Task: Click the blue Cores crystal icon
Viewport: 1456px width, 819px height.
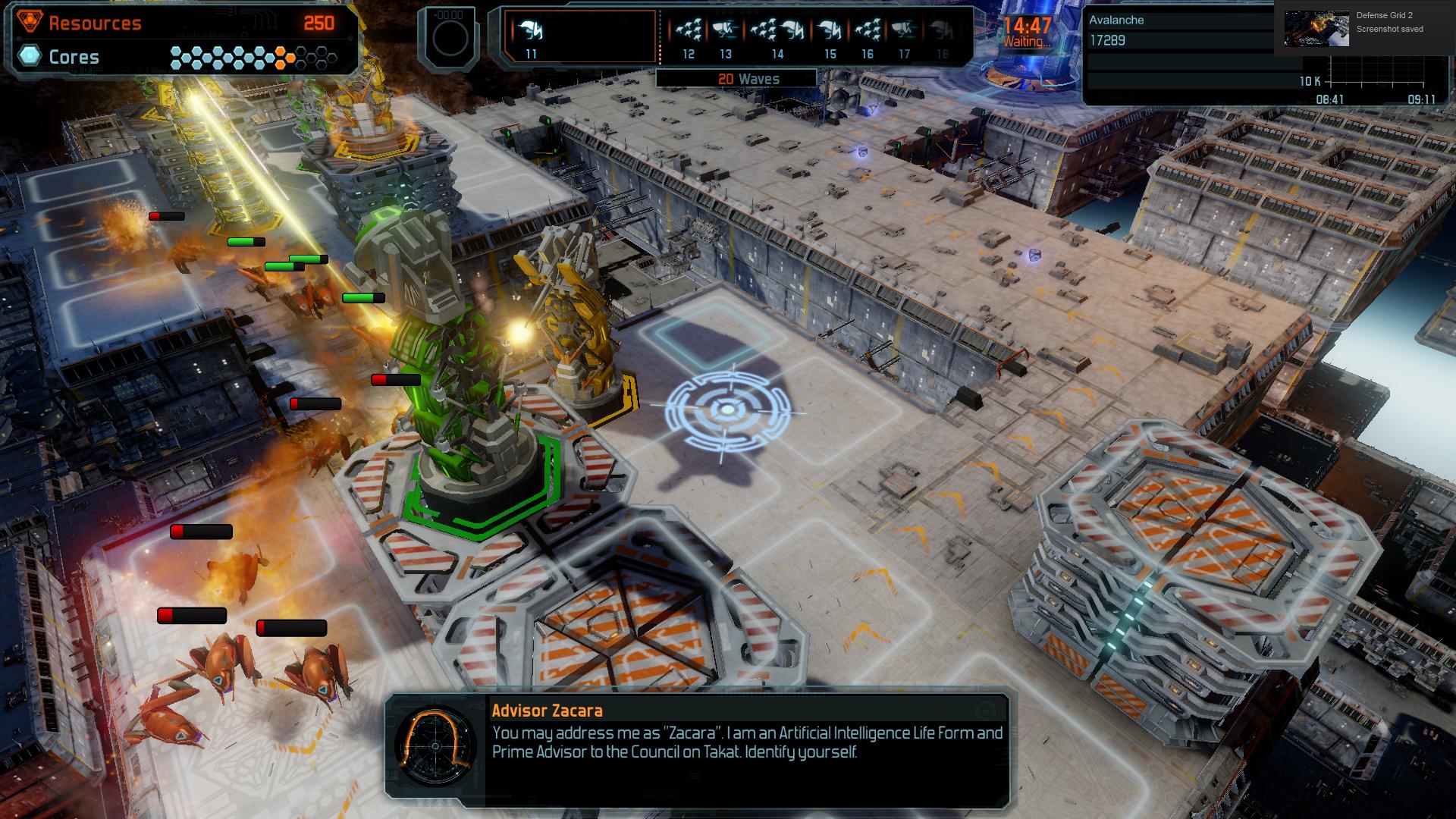Action: pyautogui.click(x=28, y=55)
